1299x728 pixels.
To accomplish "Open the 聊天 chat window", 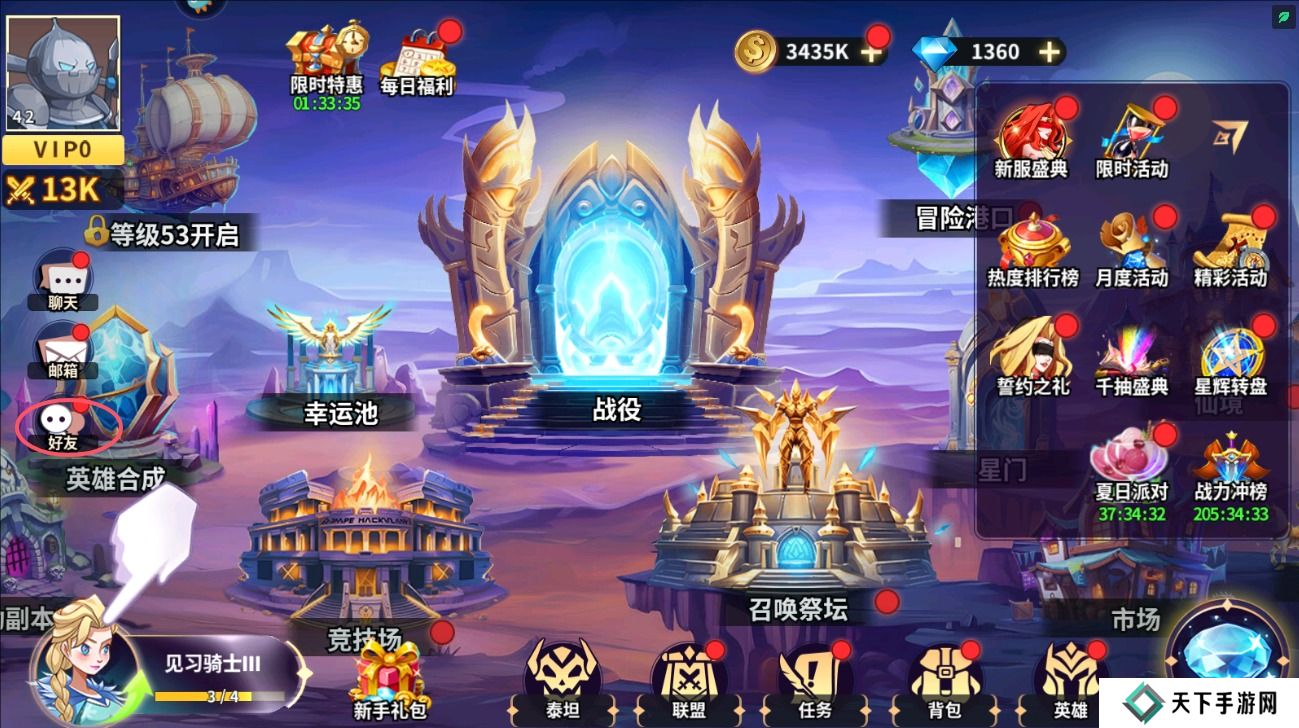I will pyautogui.click(x=65, y=280).
